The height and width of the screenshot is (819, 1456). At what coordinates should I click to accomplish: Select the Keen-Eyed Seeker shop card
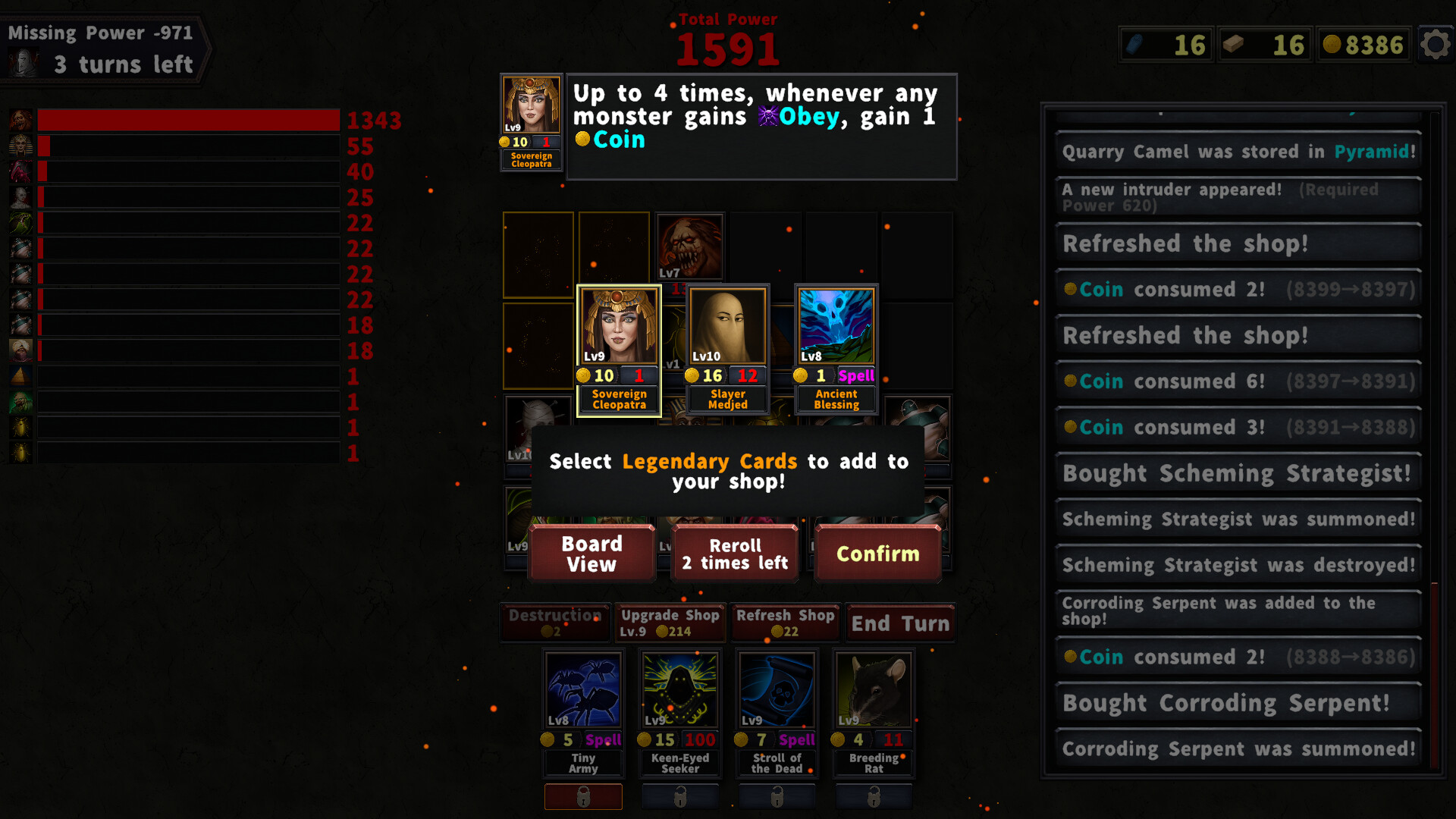tap(679, 690)
